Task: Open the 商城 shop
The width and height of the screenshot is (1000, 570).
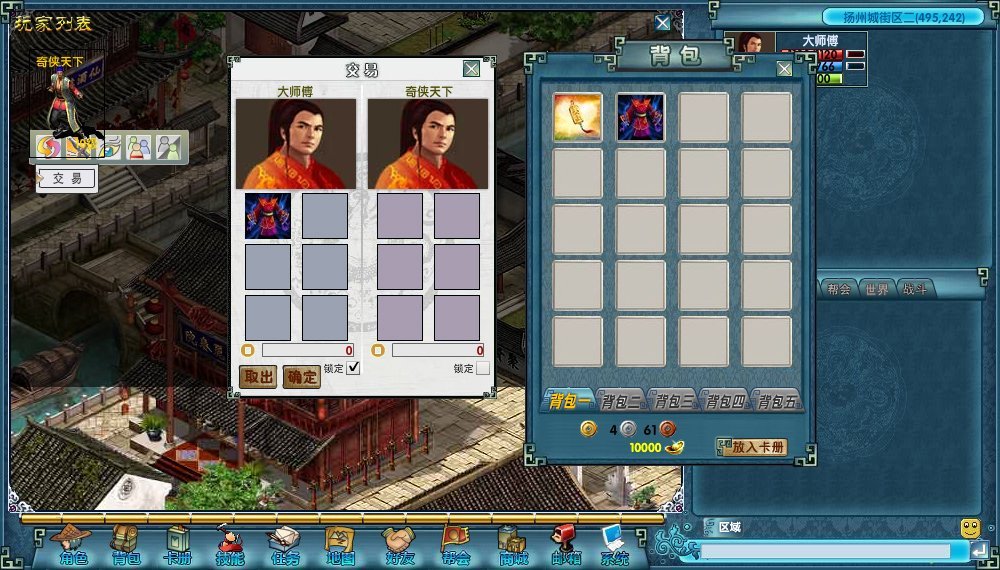Action: pos(513,546)
